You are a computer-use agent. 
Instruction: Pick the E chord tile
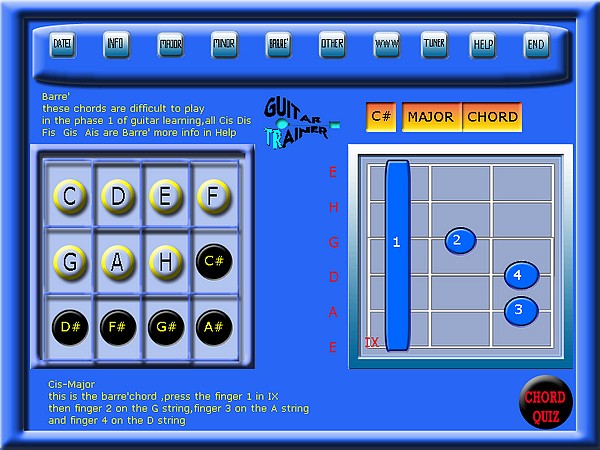click(166, 196)
